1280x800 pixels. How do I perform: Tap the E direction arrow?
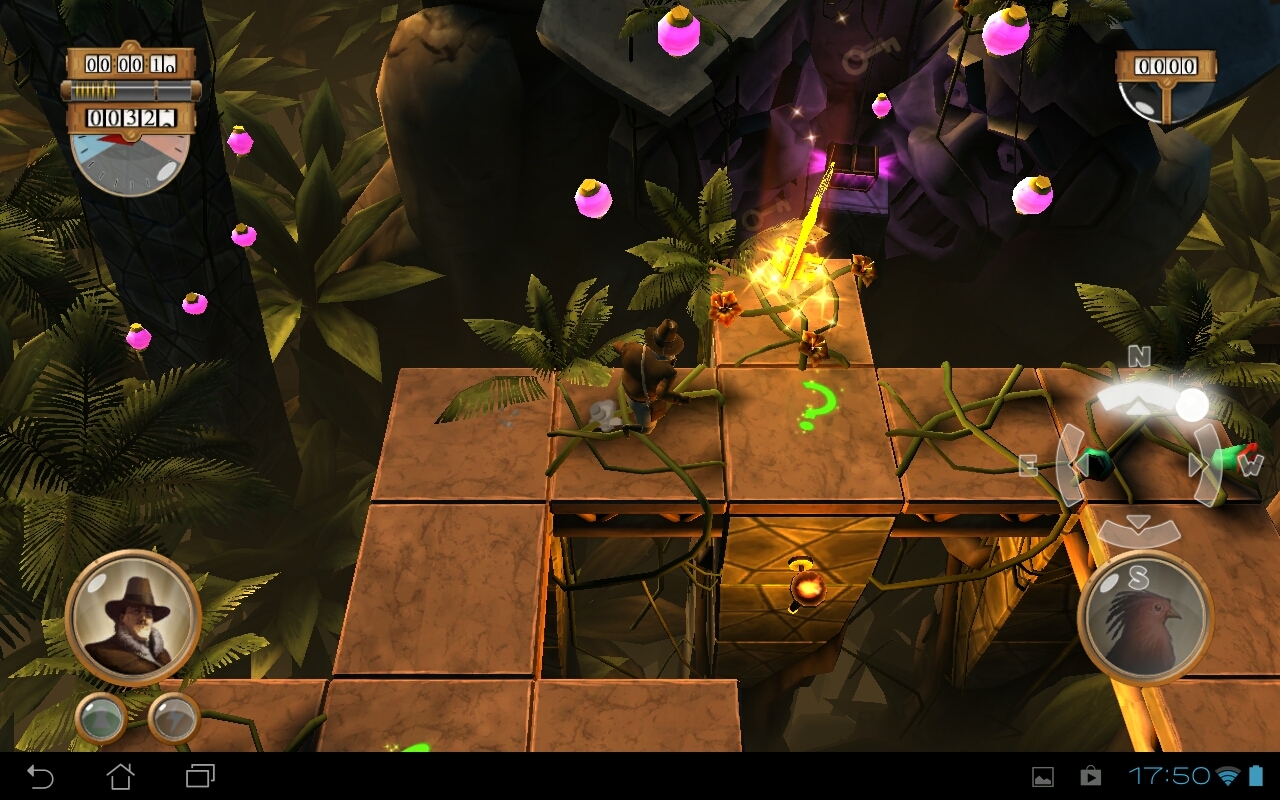pyautogui.click(x=1076, y=465)
